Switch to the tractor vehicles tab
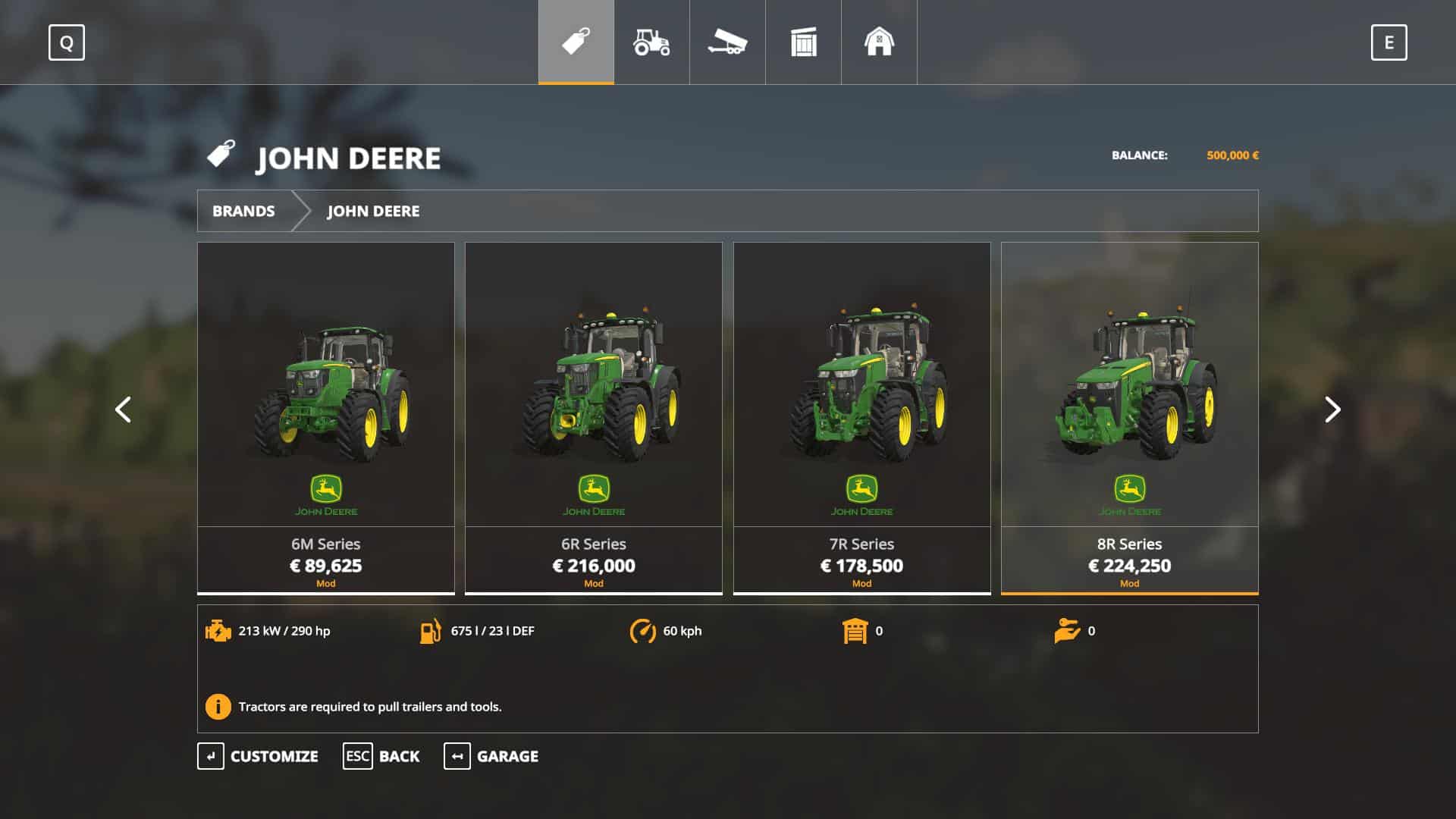The height and width of the screenshot is (819, 1456). point(651,42)
